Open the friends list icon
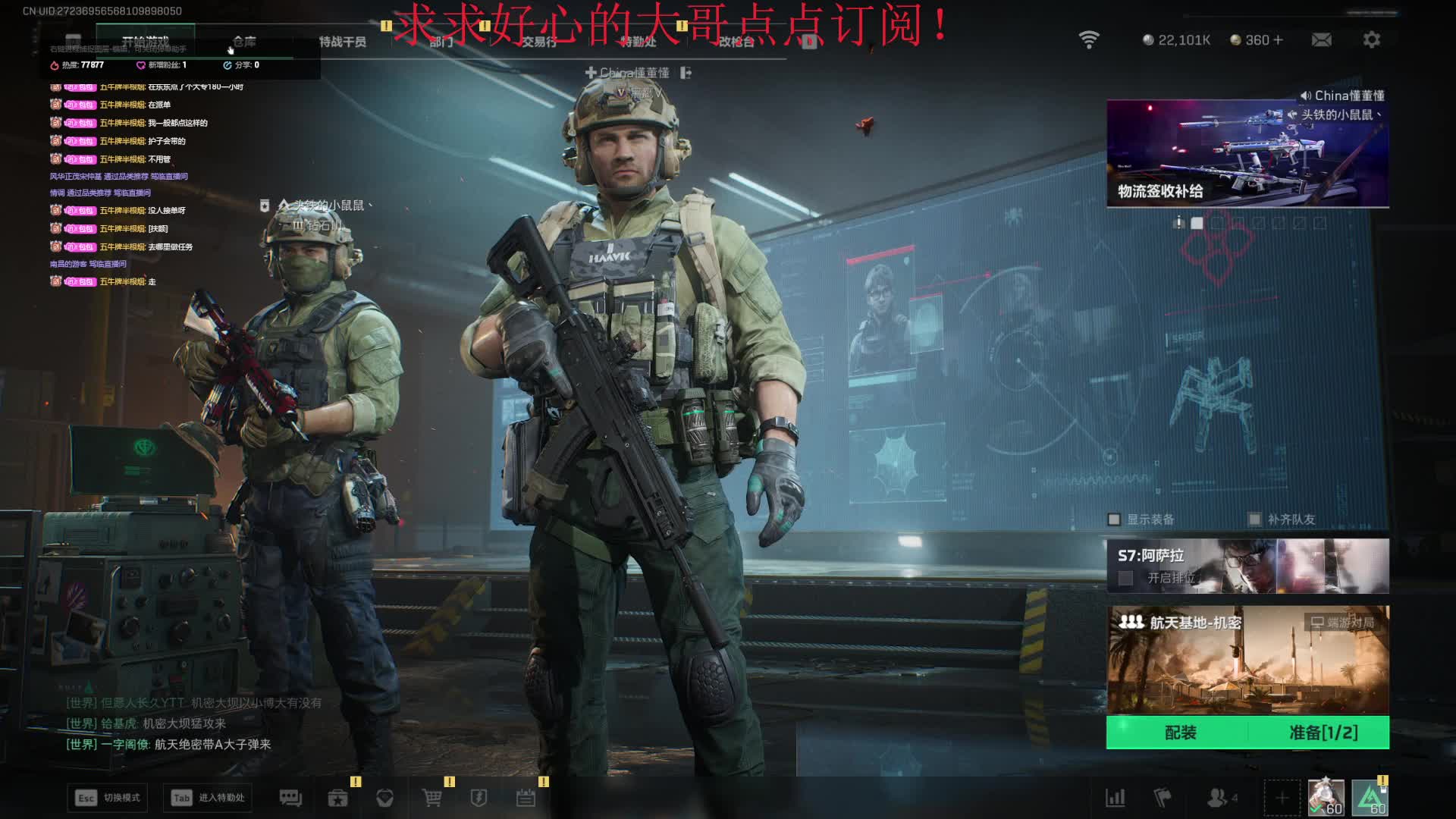 1218,798
